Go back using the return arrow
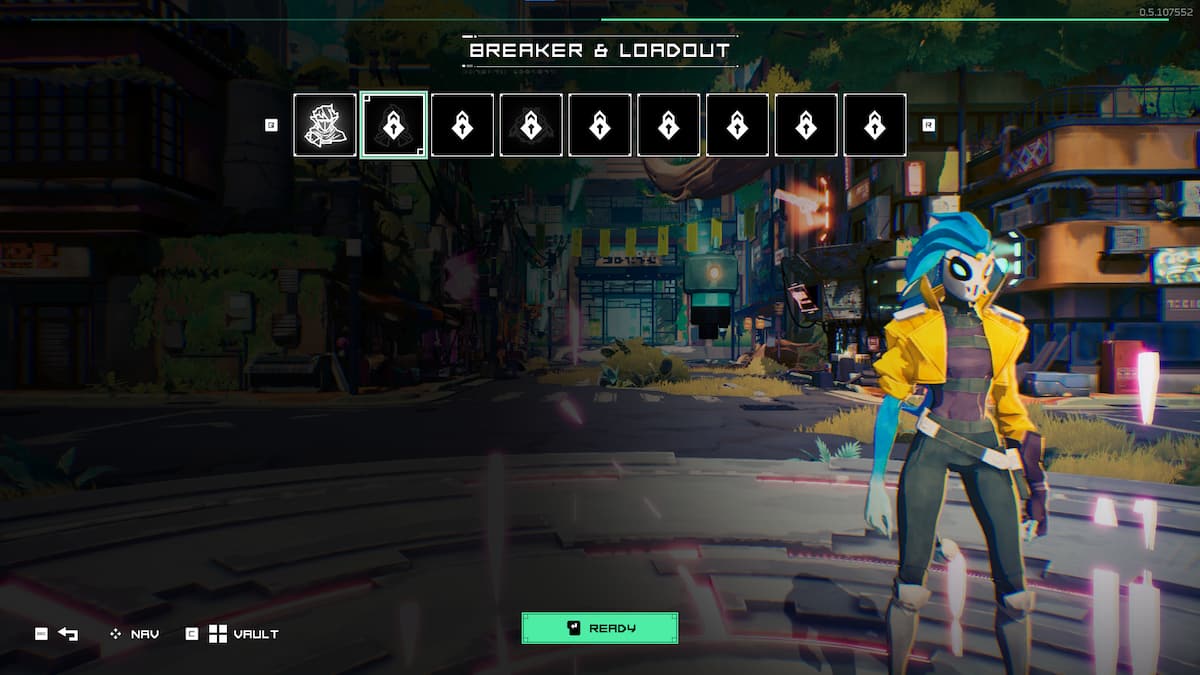1200x675 pixels. pyautogui.click(x=68, y=634)
